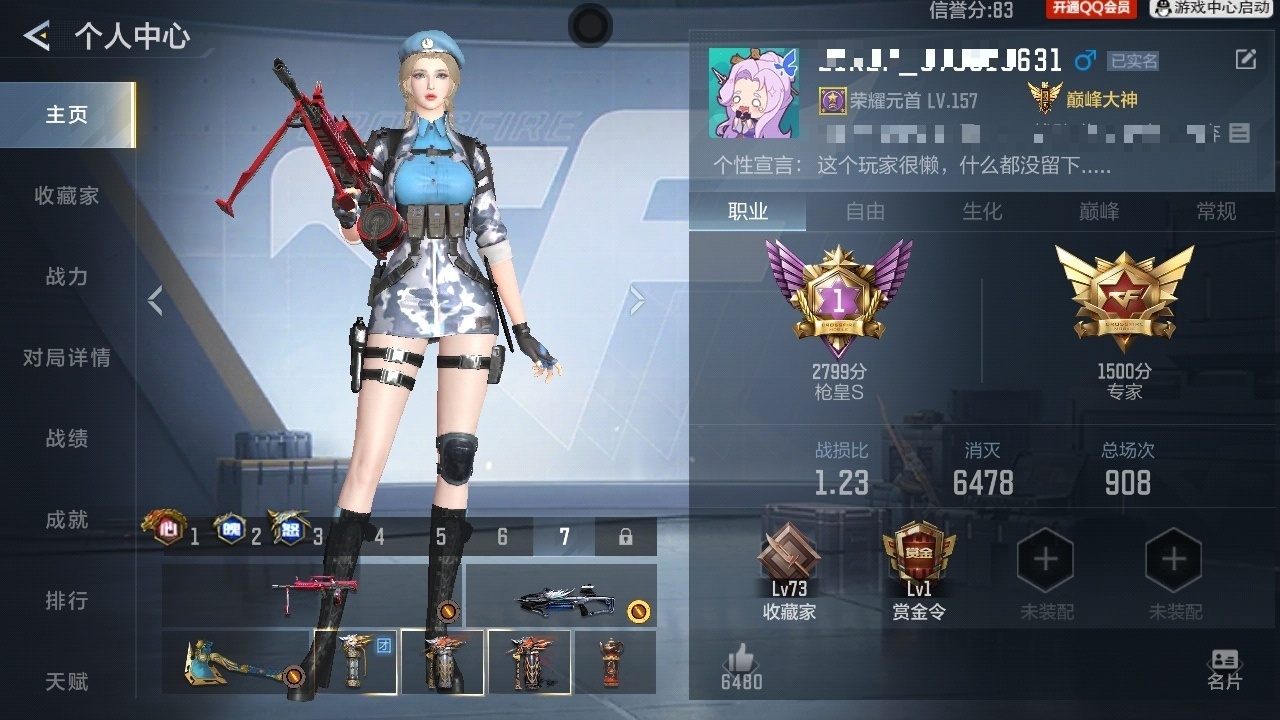Viewport: 1280px width, 720px height.
Task: Open the 成就 achievements page
Action: (x=67, y=520)
